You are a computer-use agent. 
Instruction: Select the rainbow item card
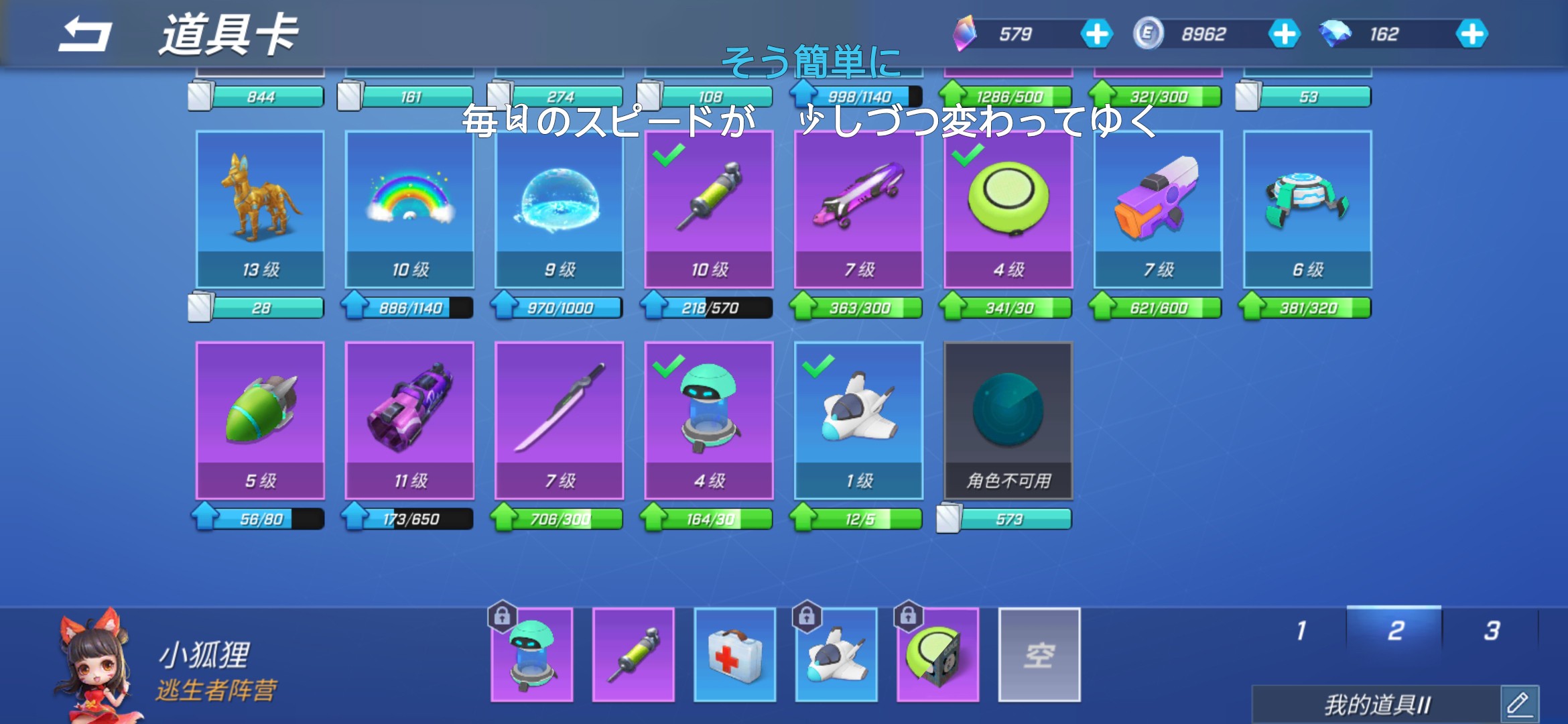pos(409,208)
